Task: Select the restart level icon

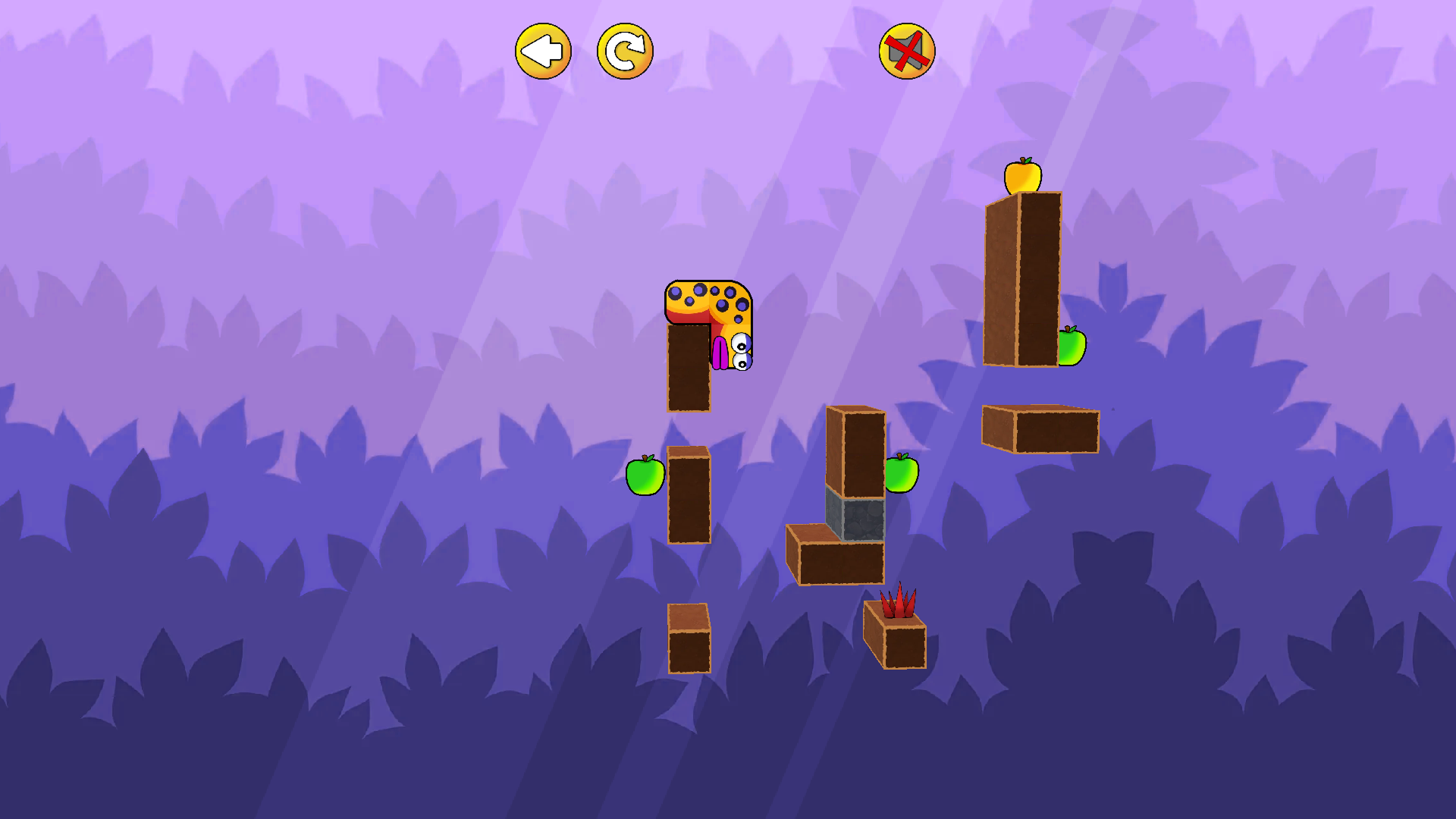Action: 624,50
